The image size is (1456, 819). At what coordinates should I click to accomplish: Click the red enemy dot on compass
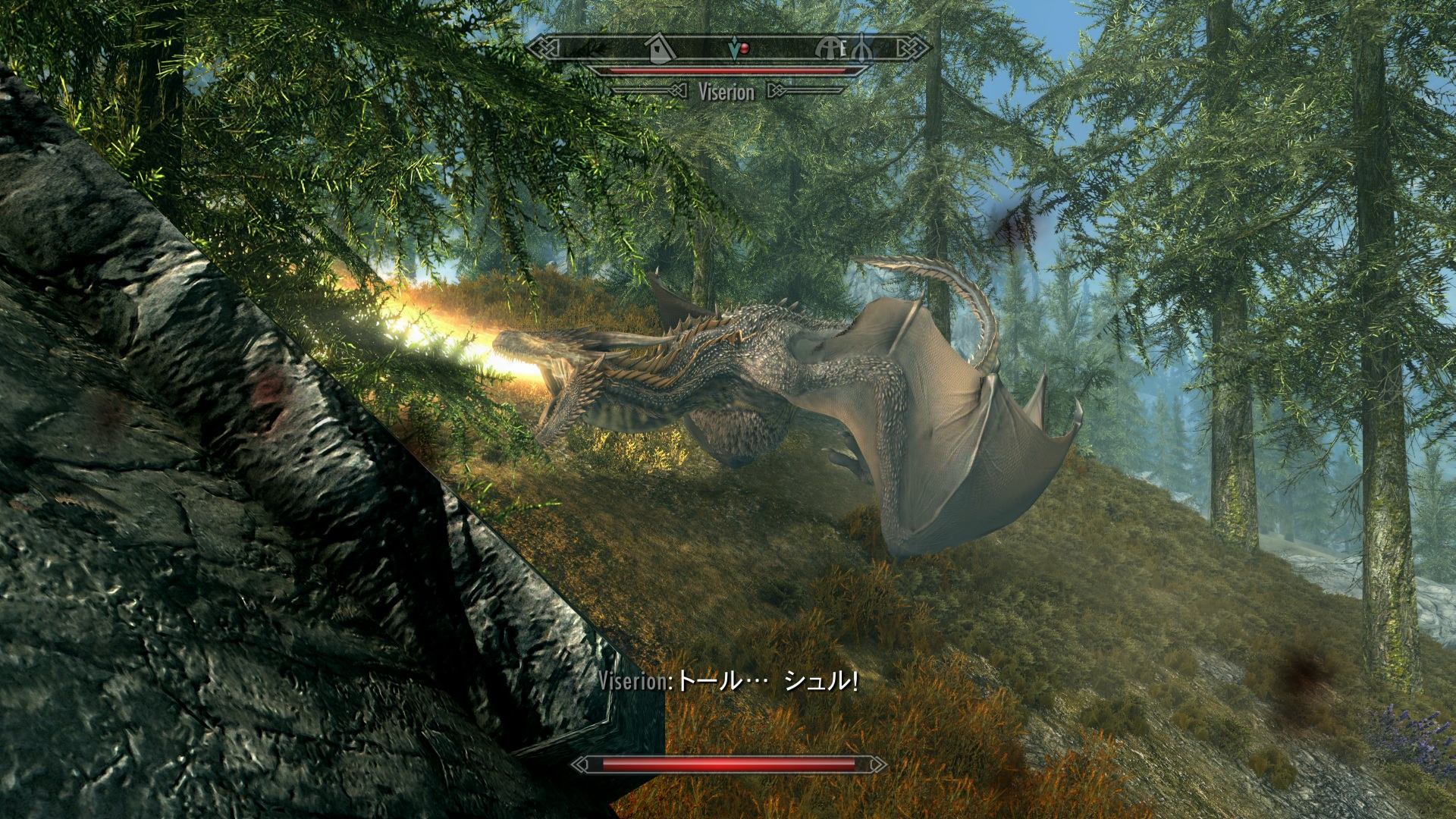pyautogui.click(x=745, y=49)
